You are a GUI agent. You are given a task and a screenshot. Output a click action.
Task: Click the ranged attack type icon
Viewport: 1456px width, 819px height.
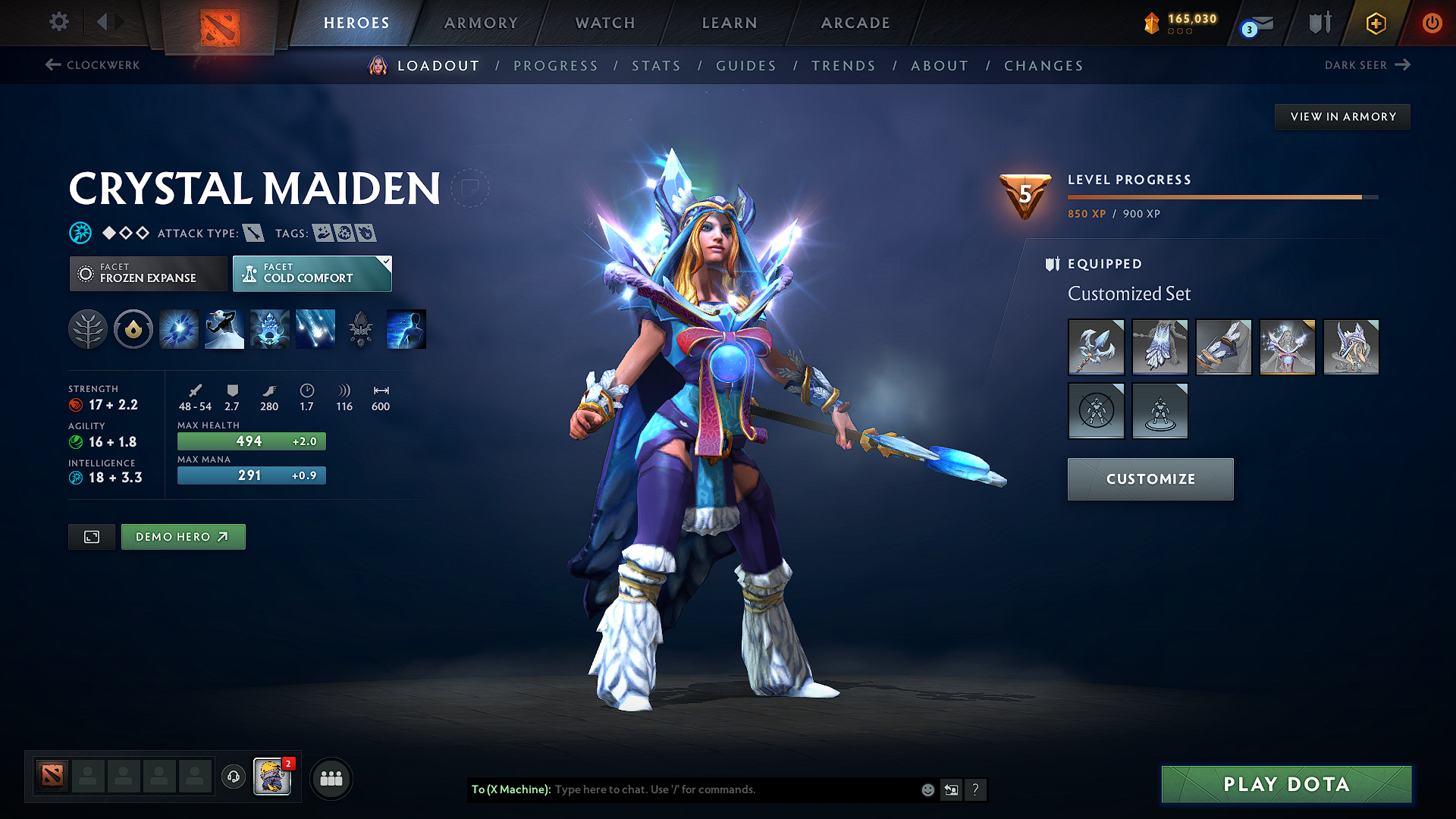[x=253, y=233]
